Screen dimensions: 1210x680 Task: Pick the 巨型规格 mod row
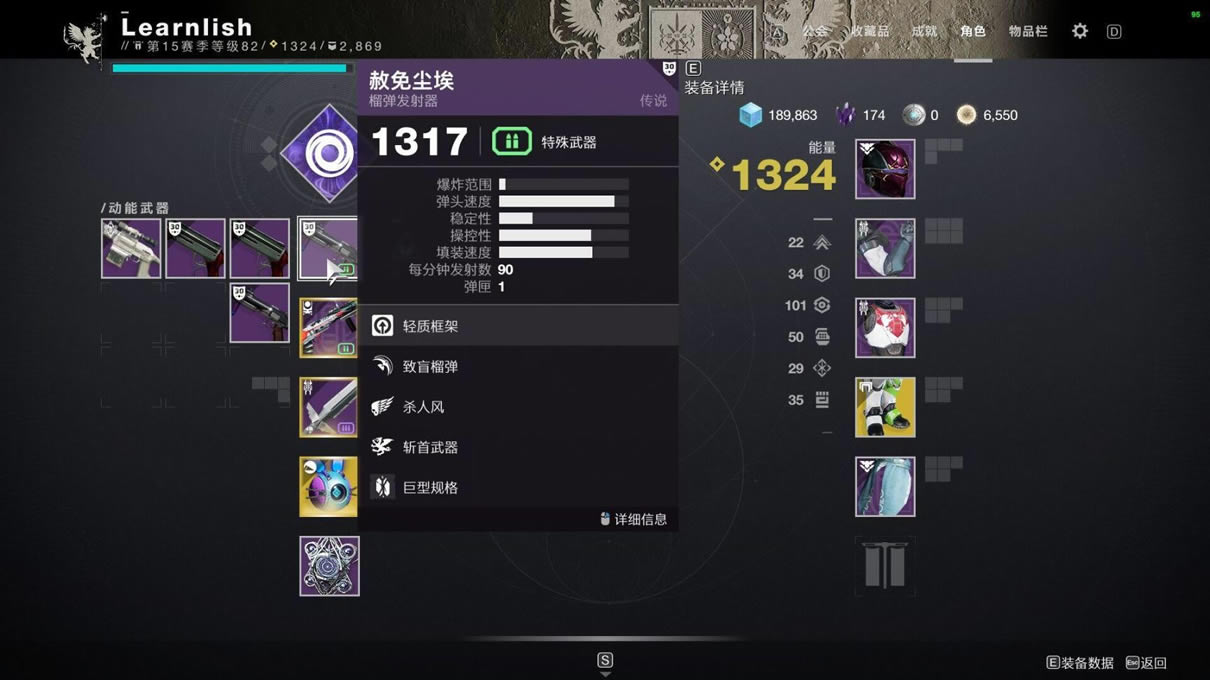[518, 488]
